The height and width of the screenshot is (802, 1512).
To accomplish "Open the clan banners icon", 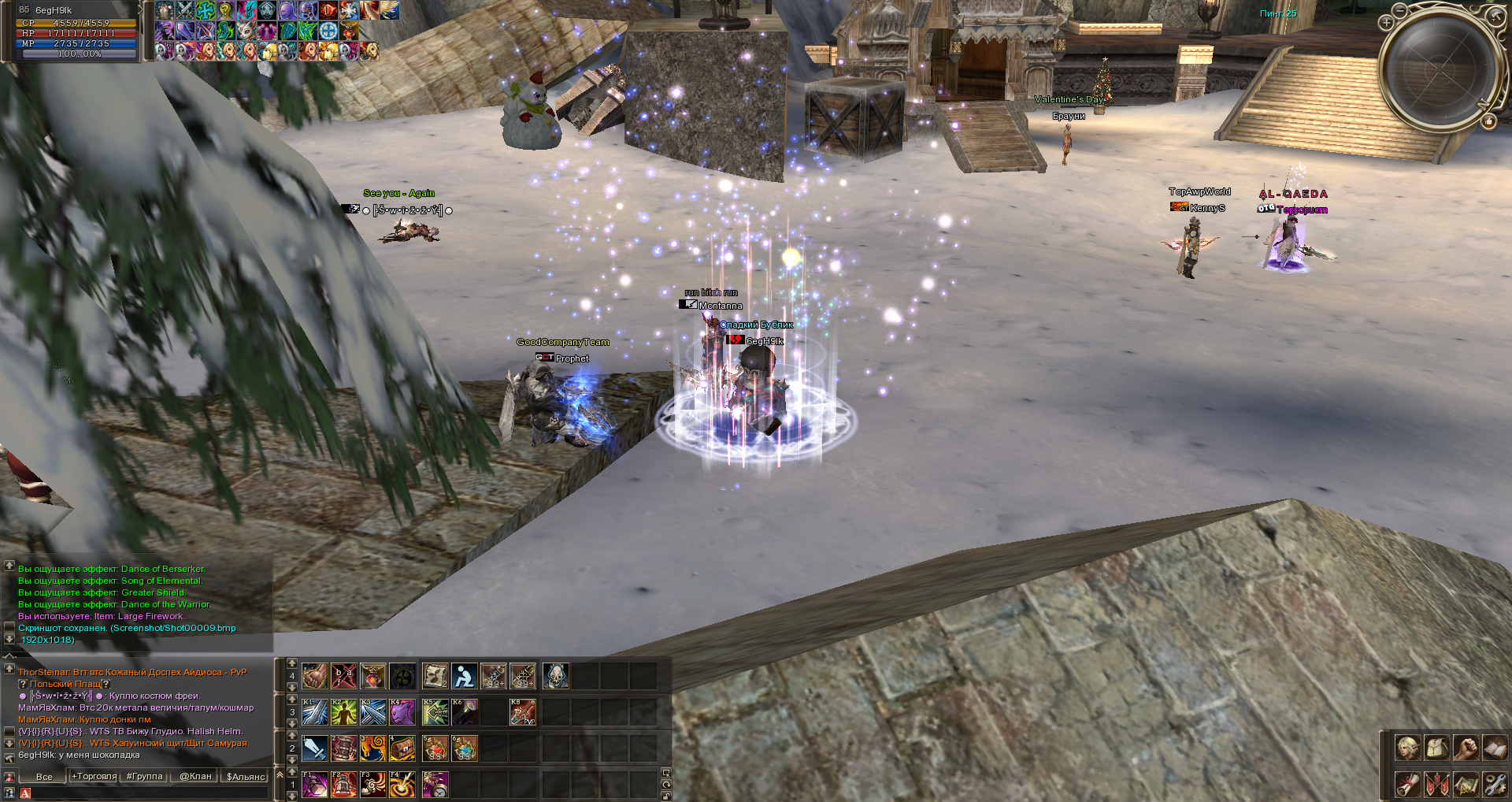I will pos(1436,785).
